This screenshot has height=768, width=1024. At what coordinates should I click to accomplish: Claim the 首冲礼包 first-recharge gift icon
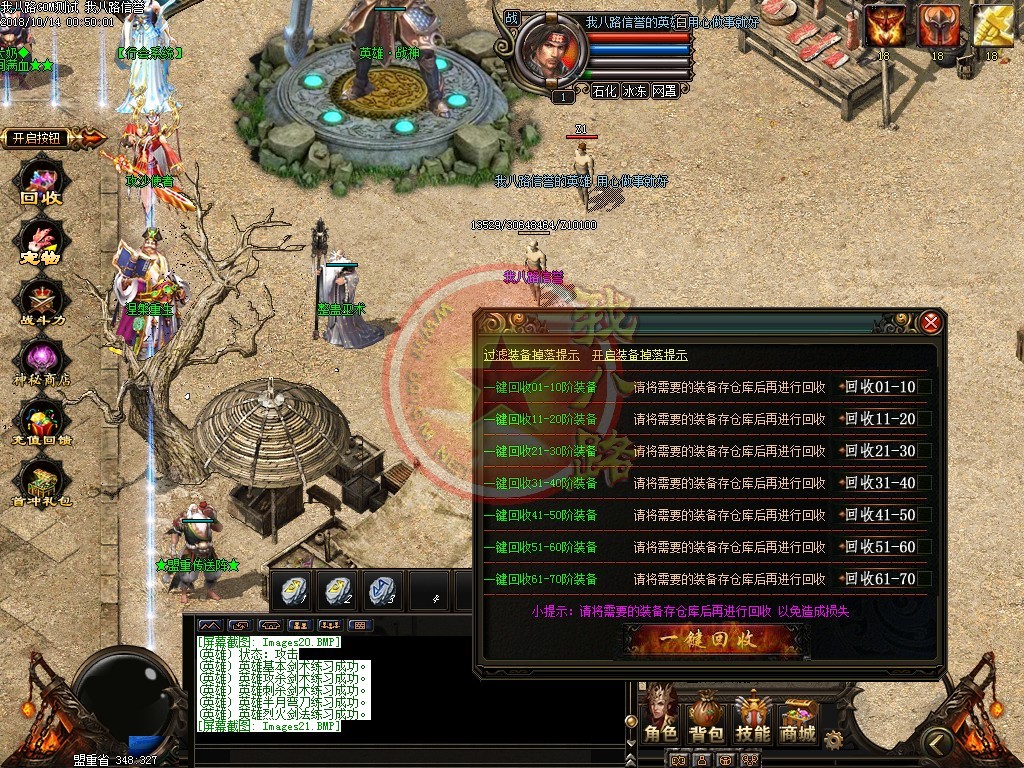tap(42, 485)
